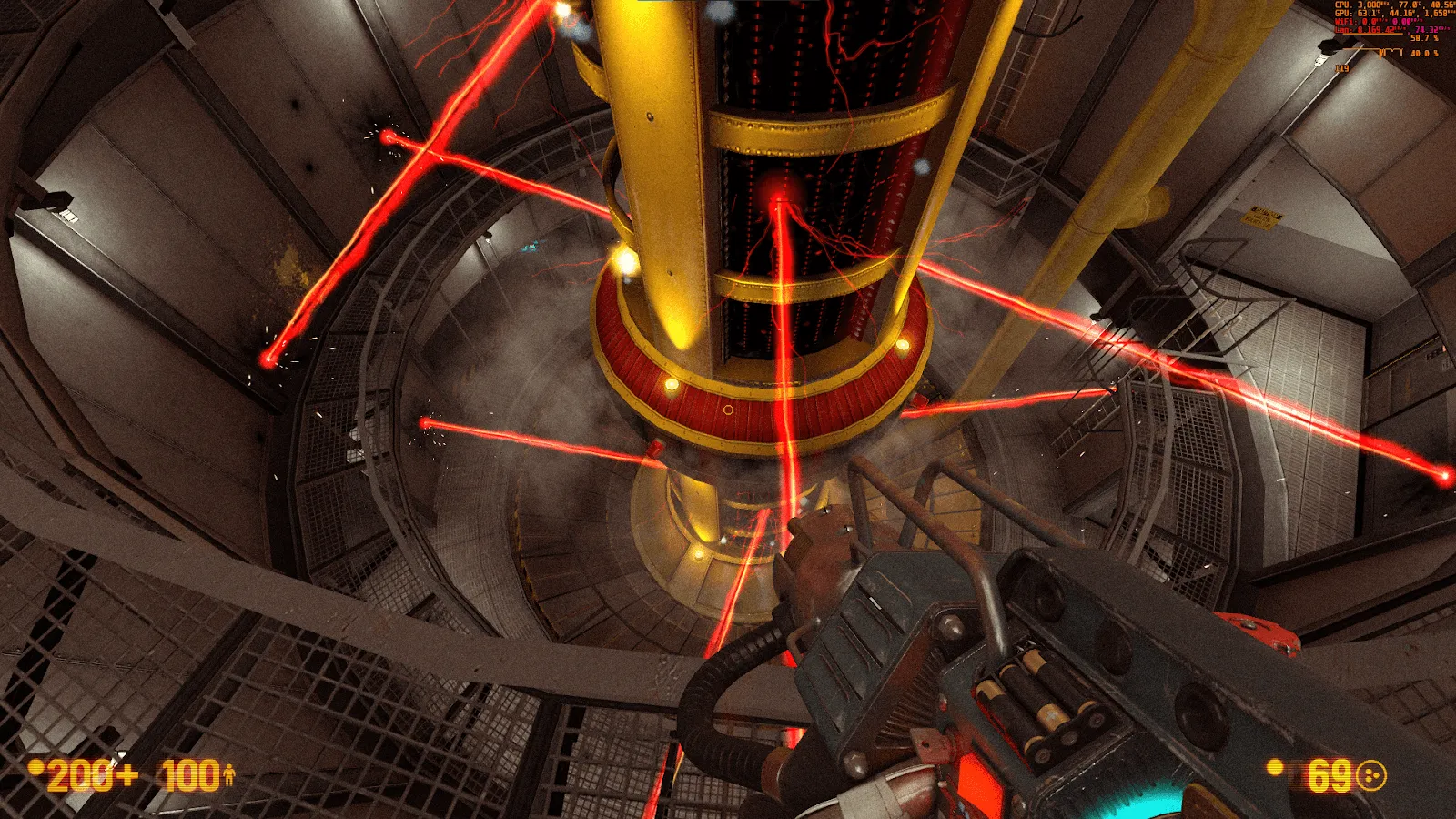Toggle the Lan bandwidth readout in the overlay
This screenshot has height=819, width=1456.
(x=1388, y=30)
